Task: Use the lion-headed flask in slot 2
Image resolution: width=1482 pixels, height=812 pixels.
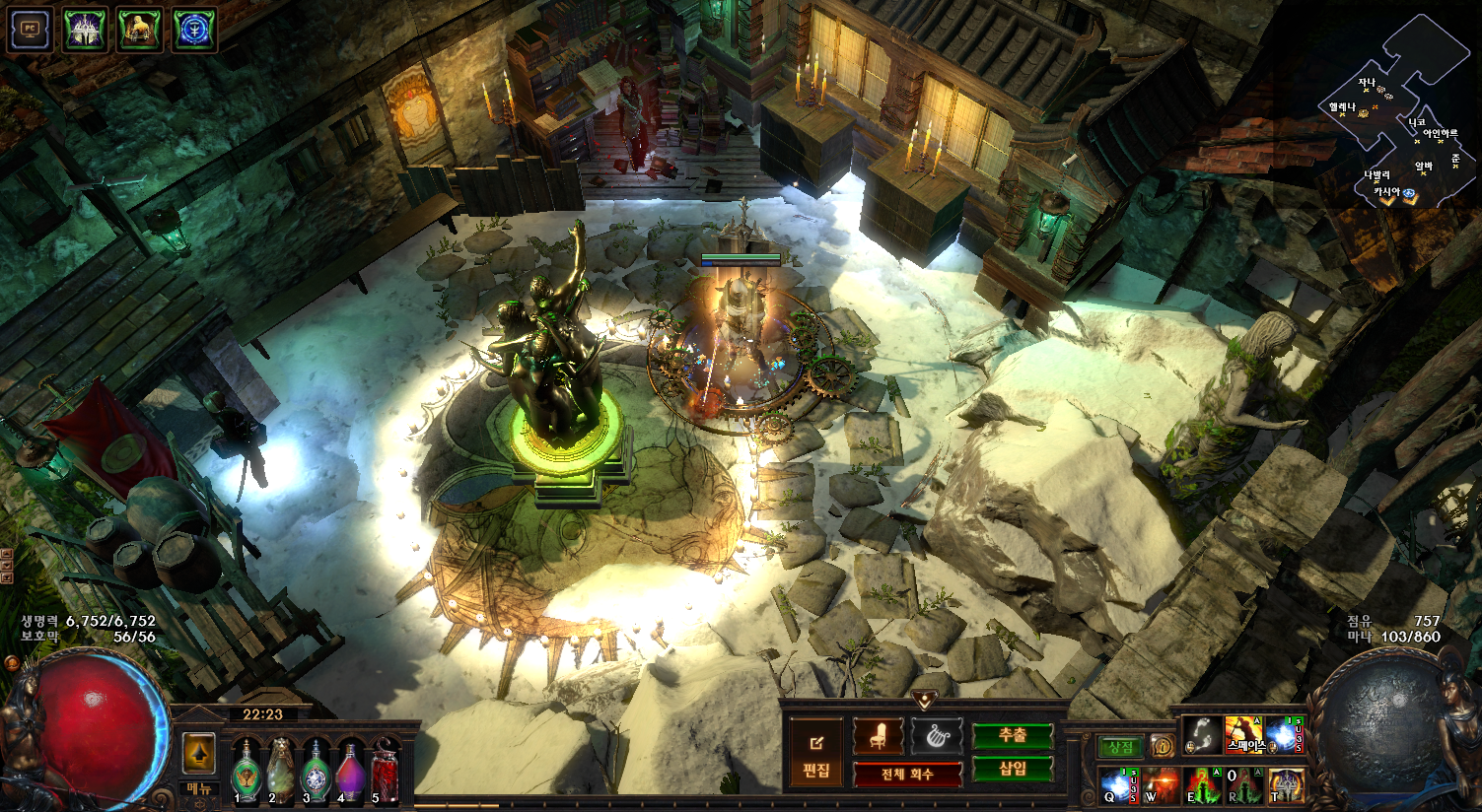Action: [x=281, y=770]
